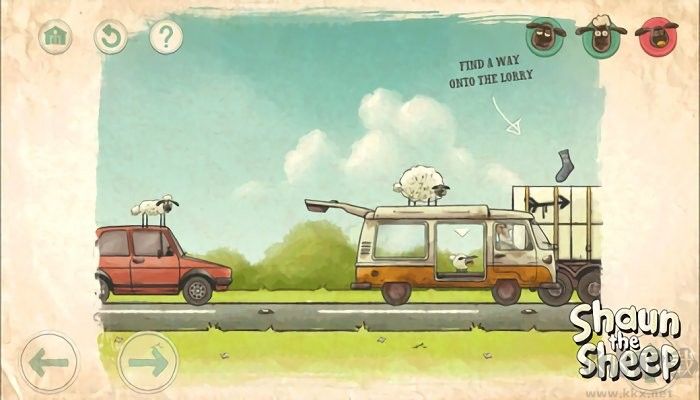Screen dimensions: 700x400
Task: Return to the home menu
Action: (55, 37)
